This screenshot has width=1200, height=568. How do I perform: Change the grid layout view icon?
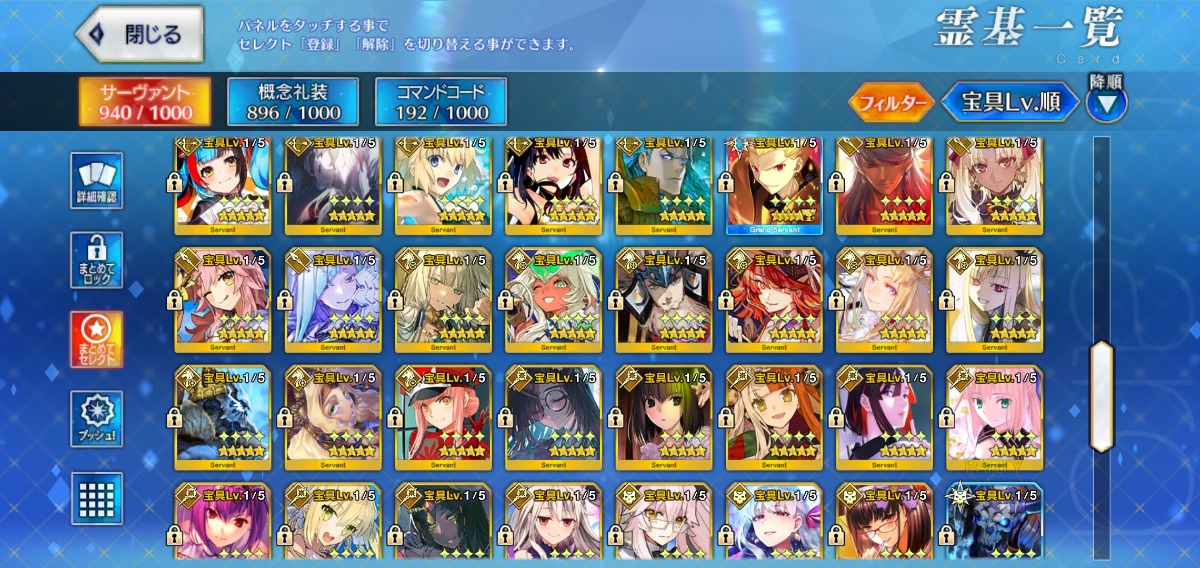pos(97,497)
